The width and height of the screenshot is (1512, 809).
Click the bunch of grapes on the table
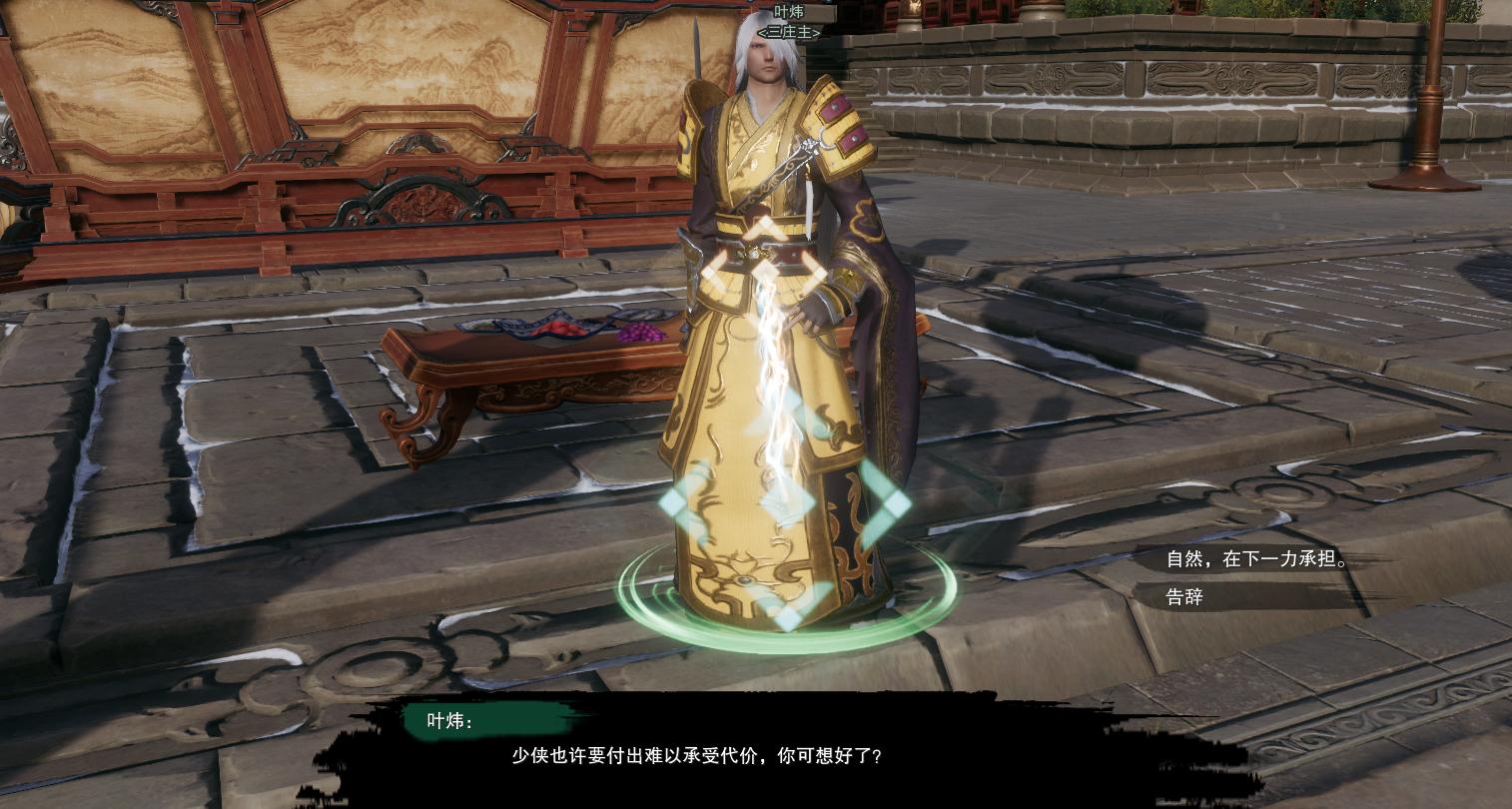point(644,331)
